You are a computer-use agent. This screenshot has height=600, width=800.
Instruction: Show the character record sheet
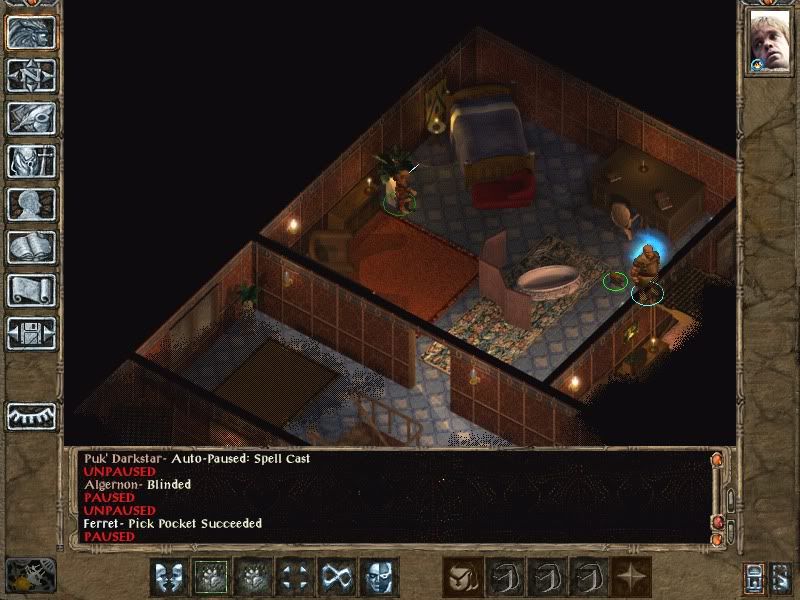coord(31,204)
